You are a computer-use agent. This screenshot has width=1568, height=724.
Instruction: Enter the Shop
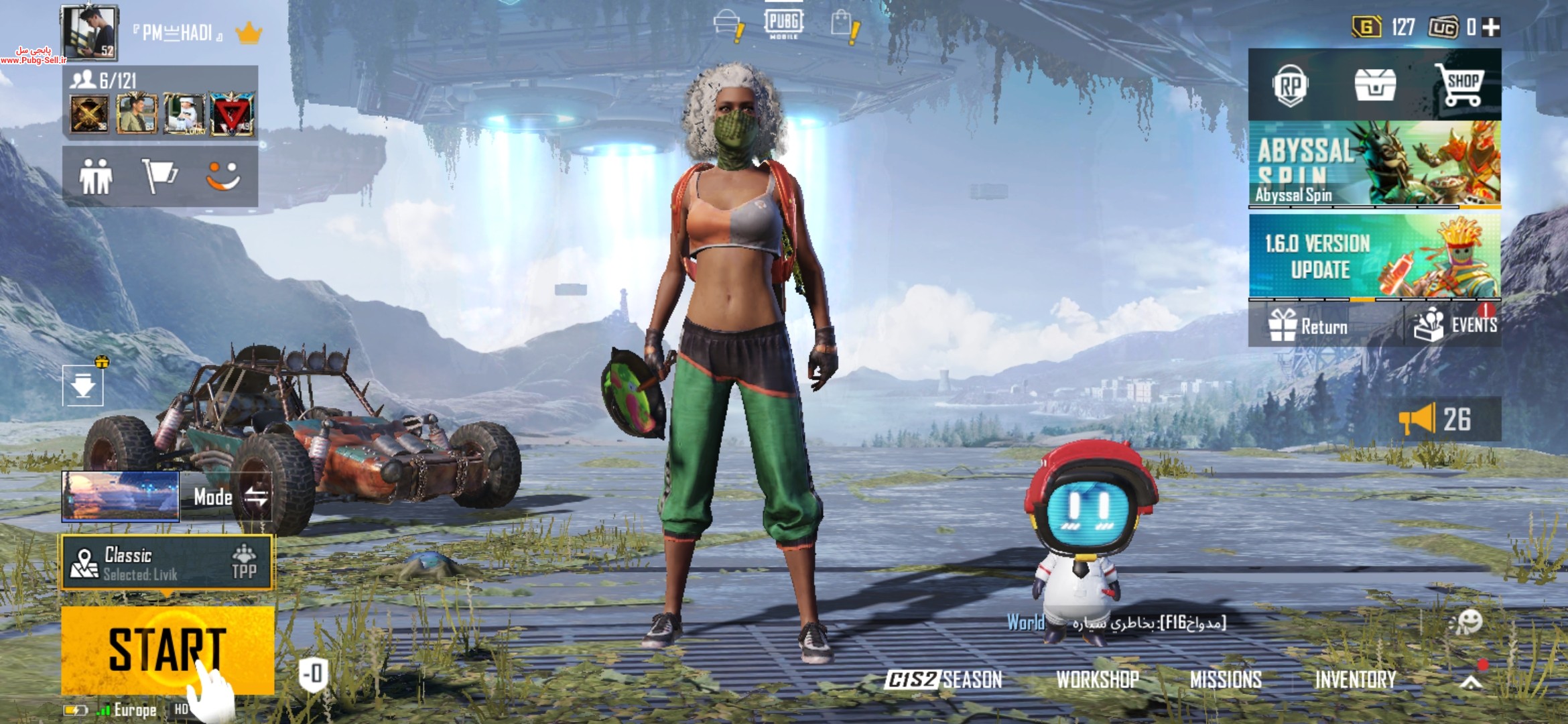click(1461, 86)
